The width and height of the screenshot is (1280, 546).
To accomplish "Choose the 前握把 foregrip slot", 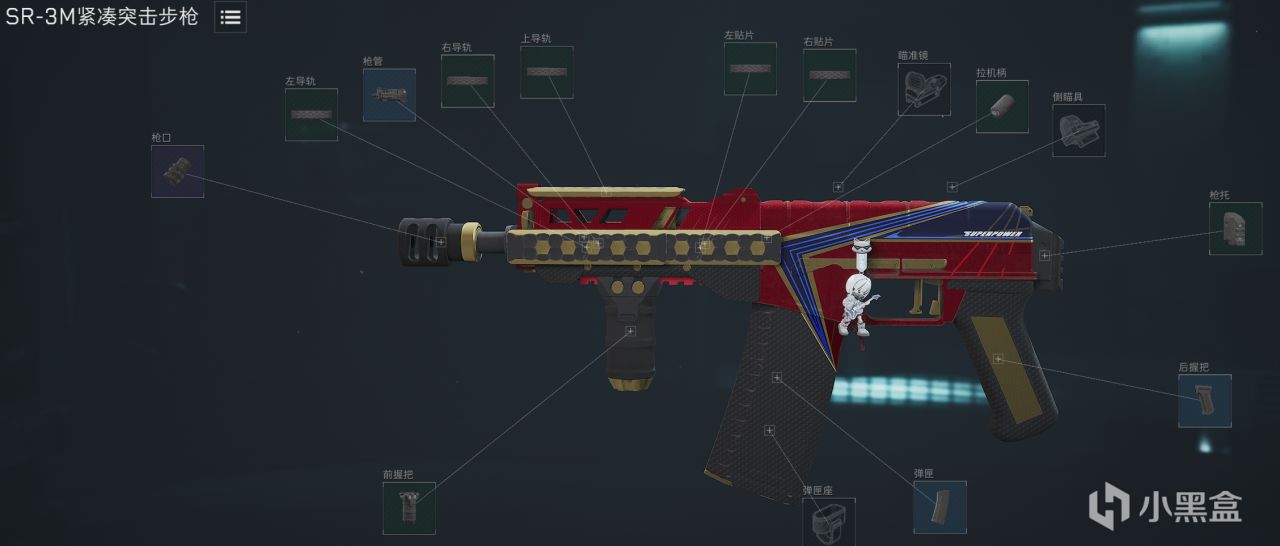I will click(409, 508).
